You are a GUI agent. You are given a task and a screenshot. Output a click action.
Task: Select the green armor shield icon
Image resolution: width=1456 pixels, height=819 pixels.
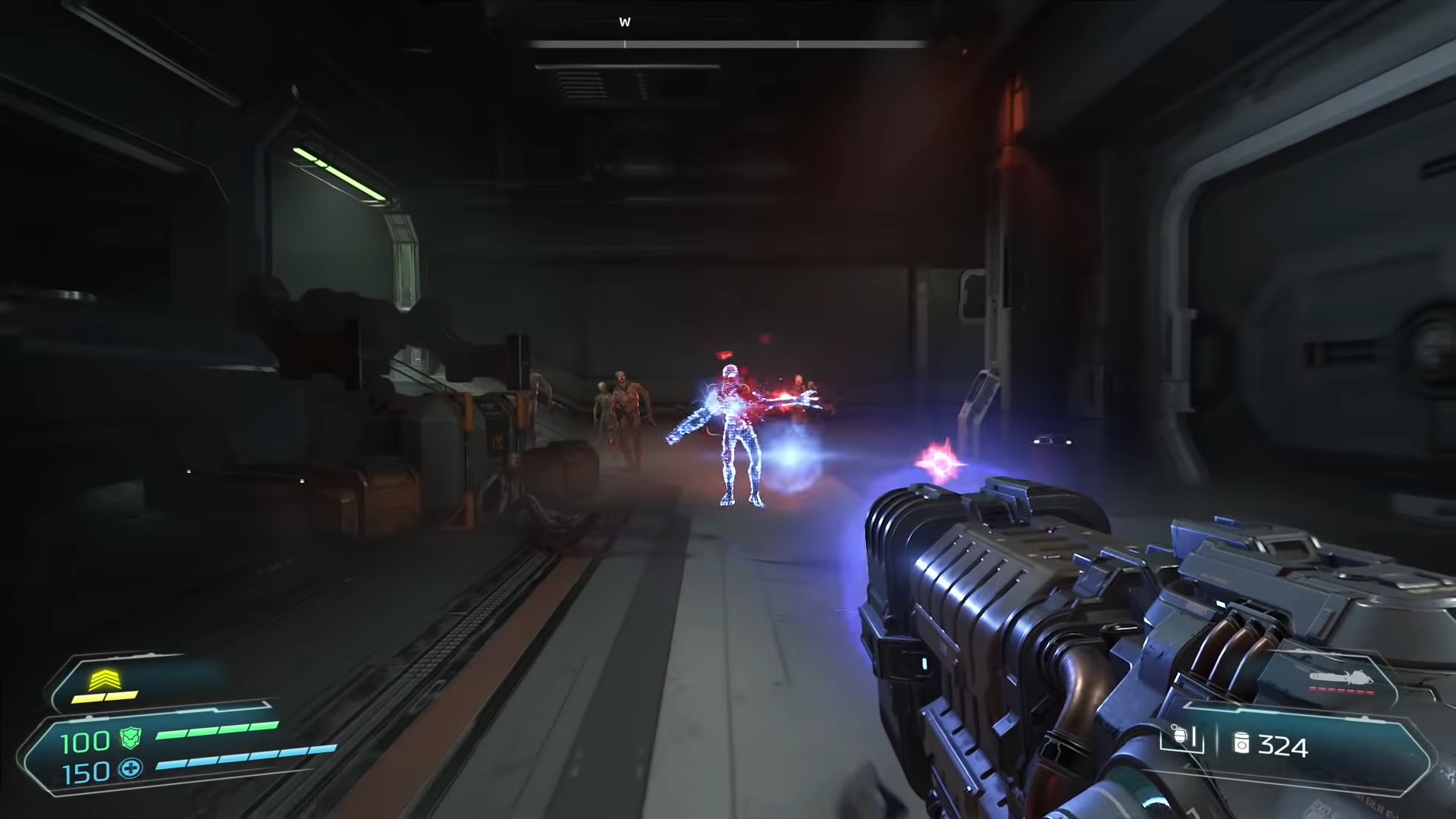tap(130, 739)
